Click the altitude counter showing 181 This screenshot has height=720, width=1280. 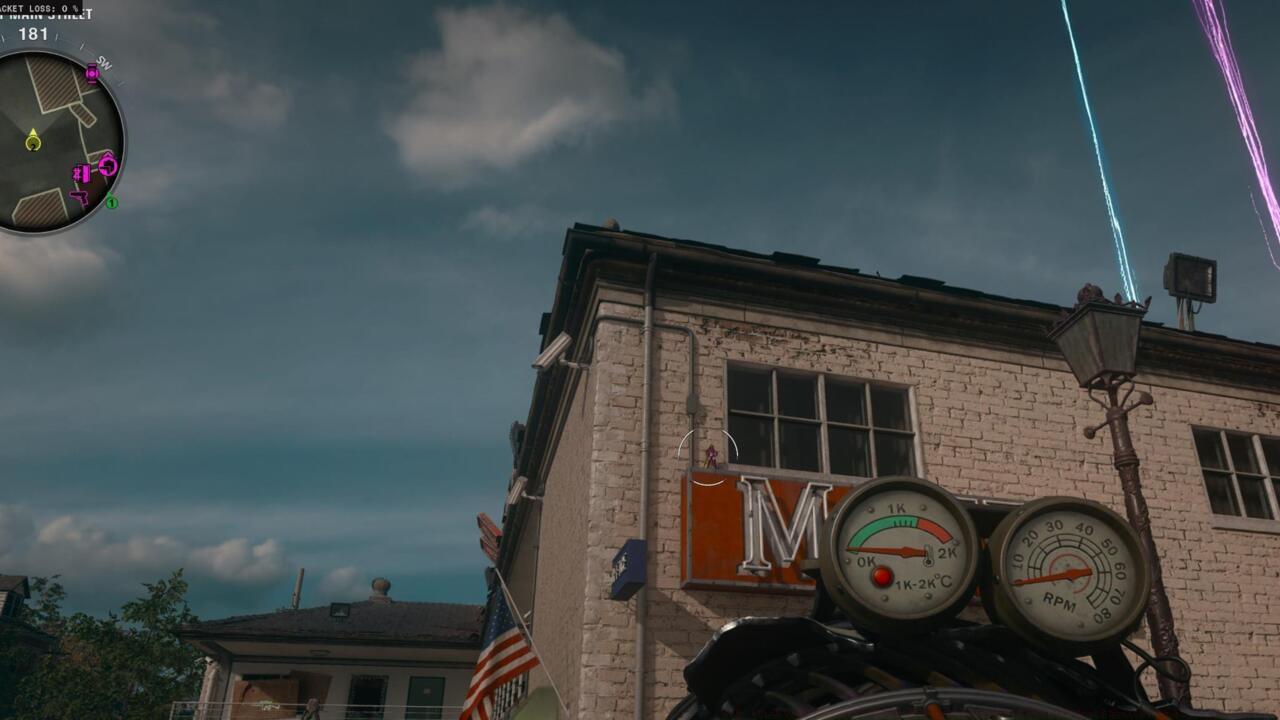click(x=35, y=33)
